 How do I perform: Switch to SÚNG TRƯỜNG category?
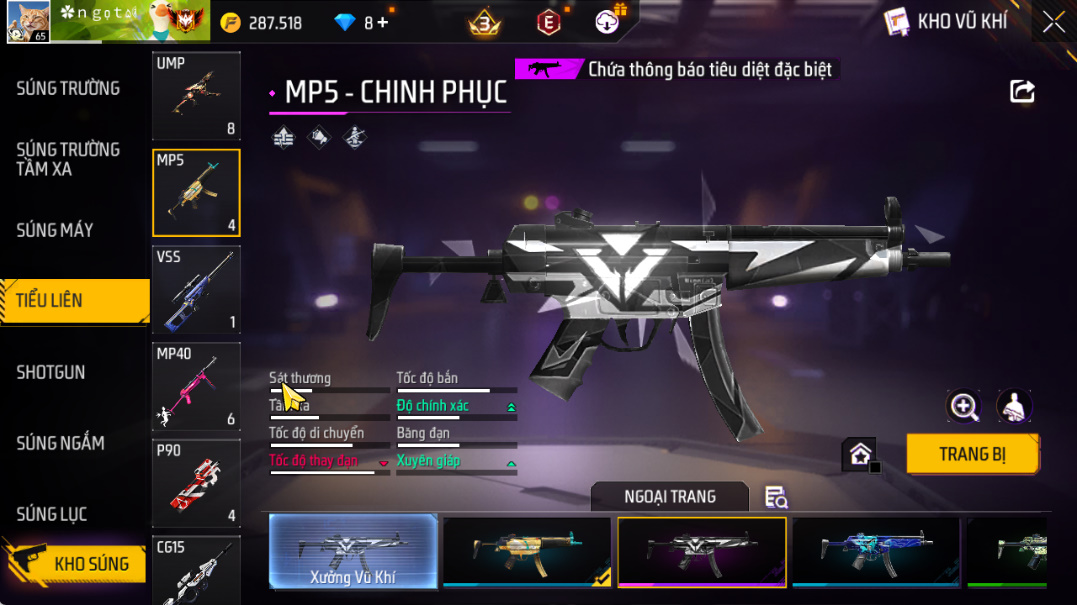coord(68,88)
